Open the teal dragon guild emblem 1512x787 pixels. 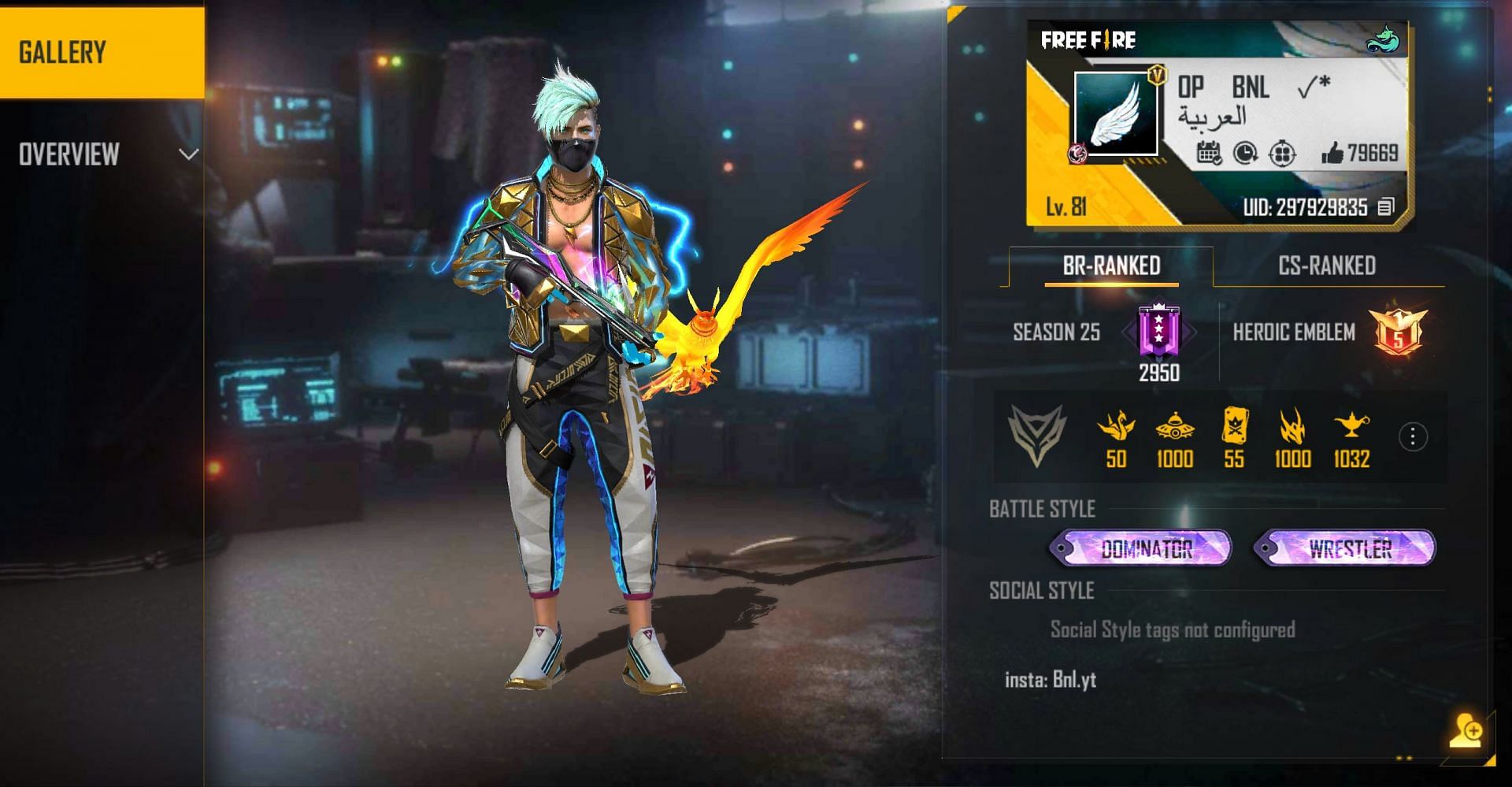tap(1382, 39)
